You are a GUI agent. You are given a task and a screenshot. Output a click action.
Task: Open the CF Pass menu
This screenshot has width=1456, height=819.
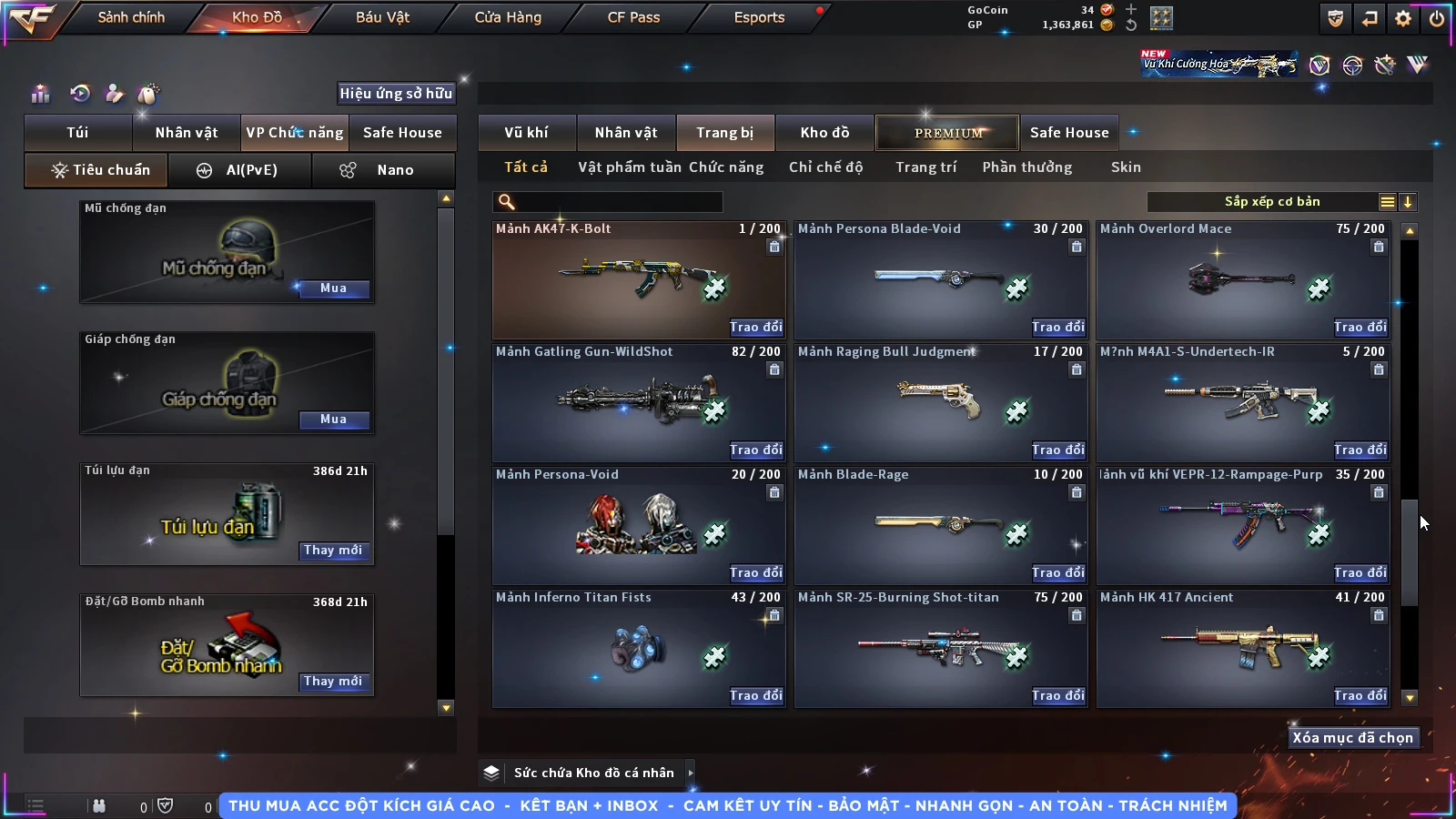633,17
